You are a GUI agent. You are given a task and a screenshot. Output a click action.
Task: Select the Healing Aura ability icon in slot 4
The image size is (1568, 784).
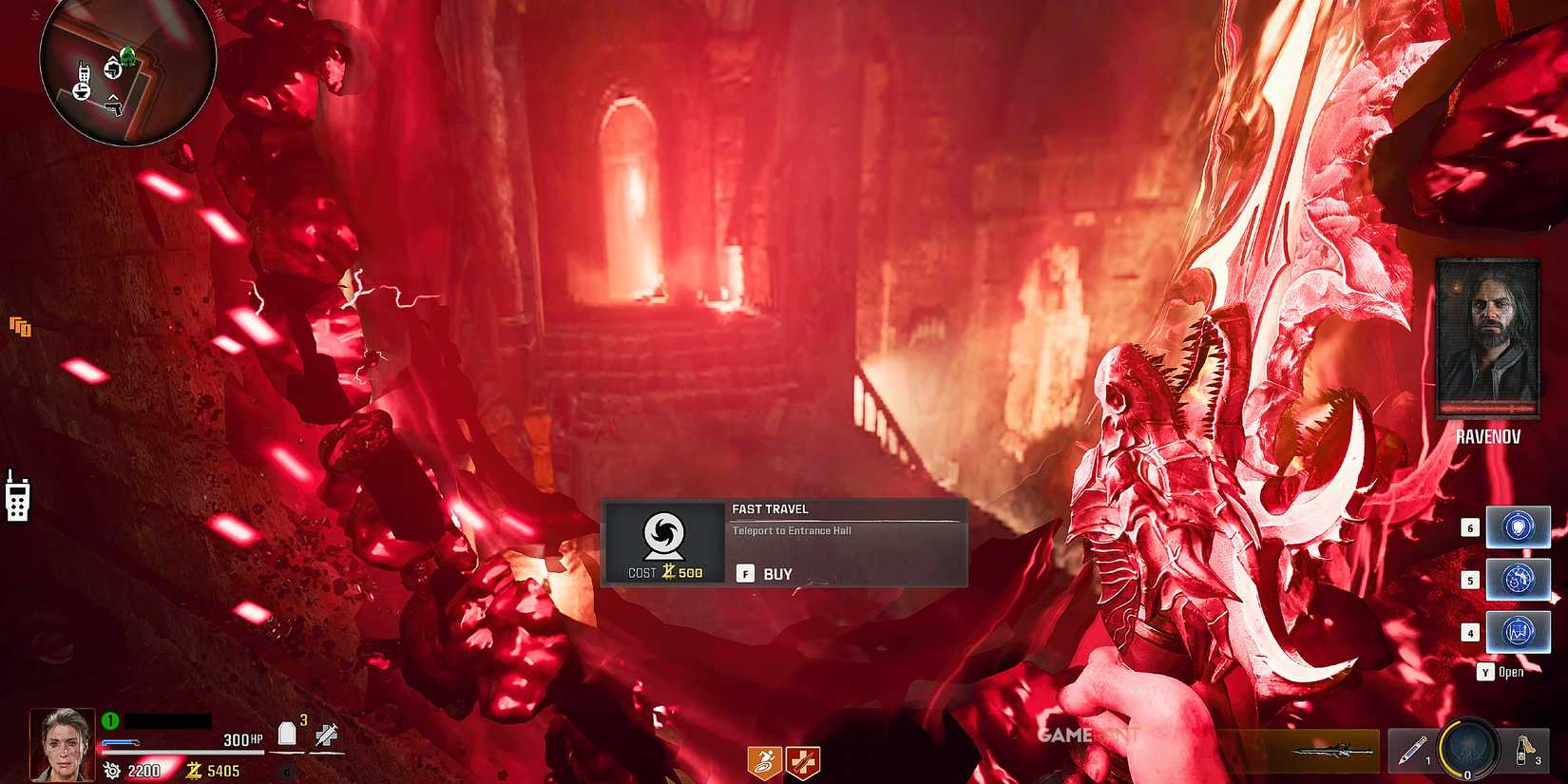coord(1517,632)
